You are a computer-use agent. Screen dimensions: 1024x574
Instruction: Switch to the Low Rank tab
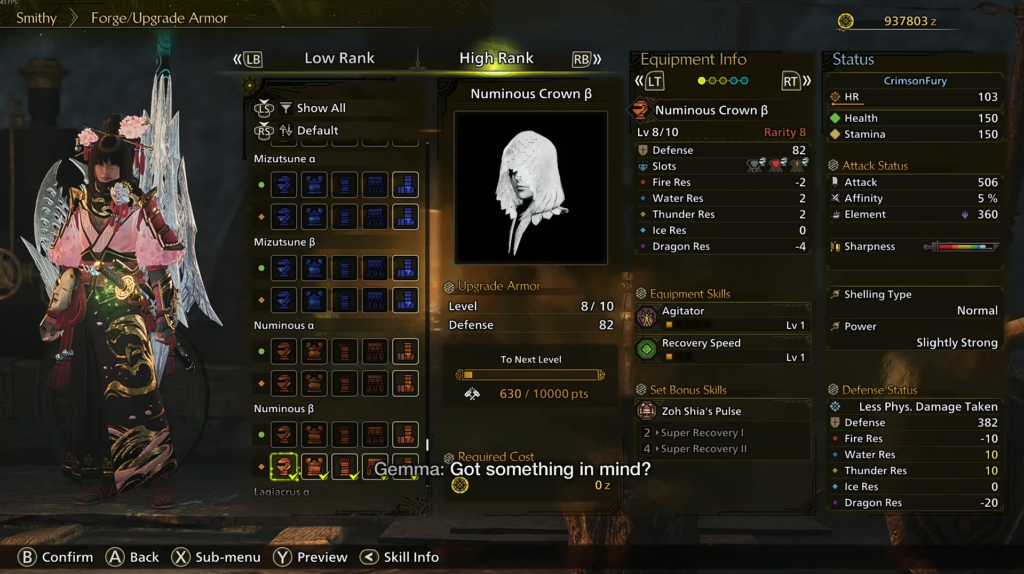pos(339,59)
